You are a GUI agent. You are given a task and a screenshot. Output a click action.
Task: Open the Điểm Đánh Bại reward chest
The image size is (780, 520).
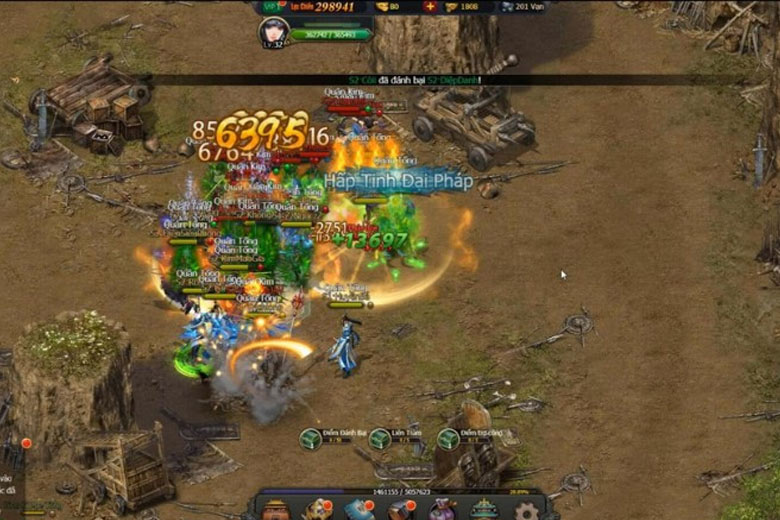tap(310, 438)
